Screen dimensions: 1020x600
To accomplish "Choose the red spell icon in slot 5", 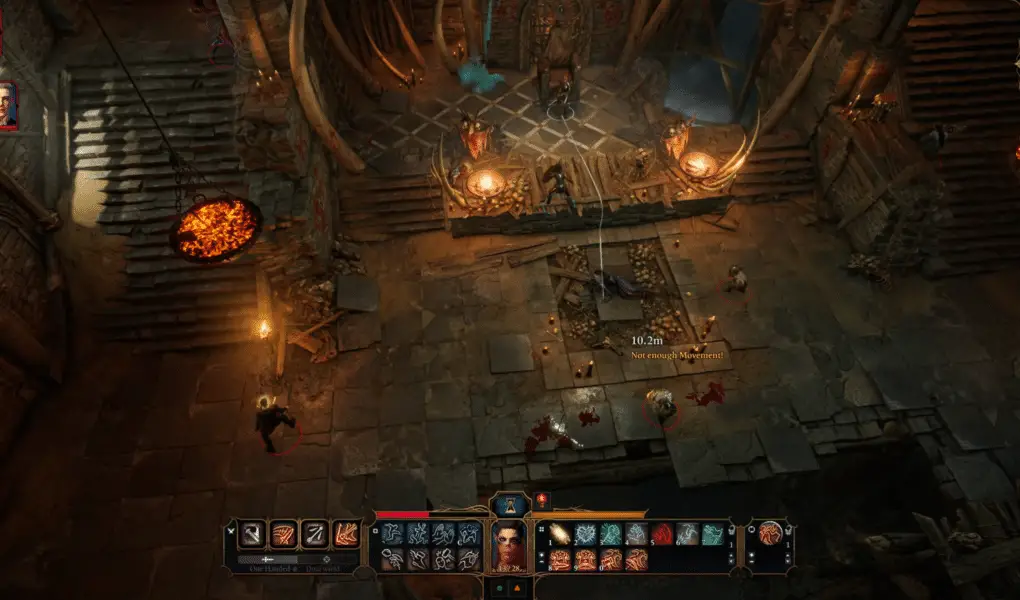I will 662,535.
